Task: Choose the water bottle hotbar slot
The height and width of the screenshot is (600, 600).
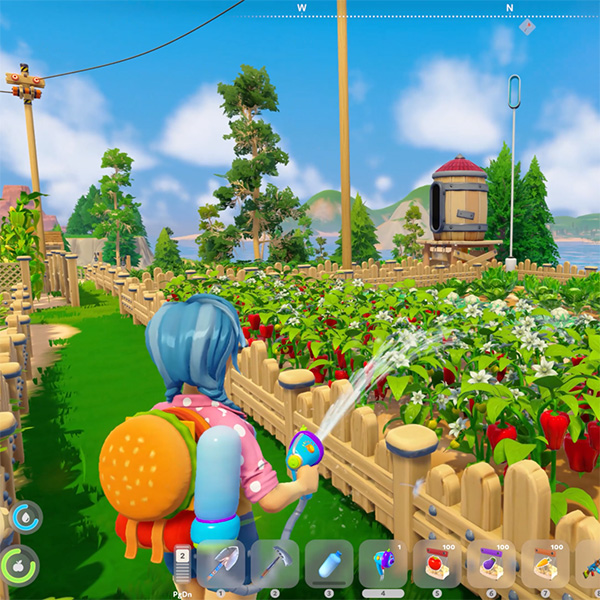Action: tap(329, 564)
